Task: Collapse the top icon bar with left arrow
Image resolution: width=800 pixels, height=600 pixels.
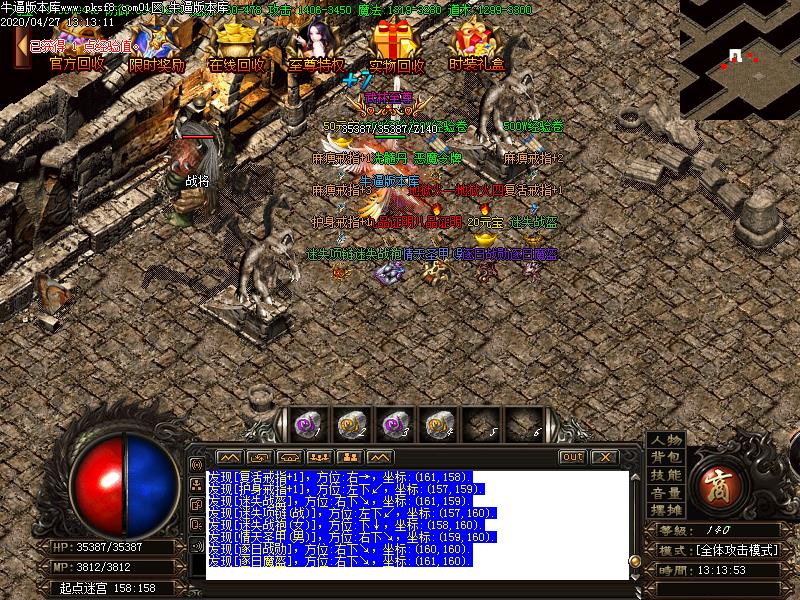Action: [x=21, y=47]
